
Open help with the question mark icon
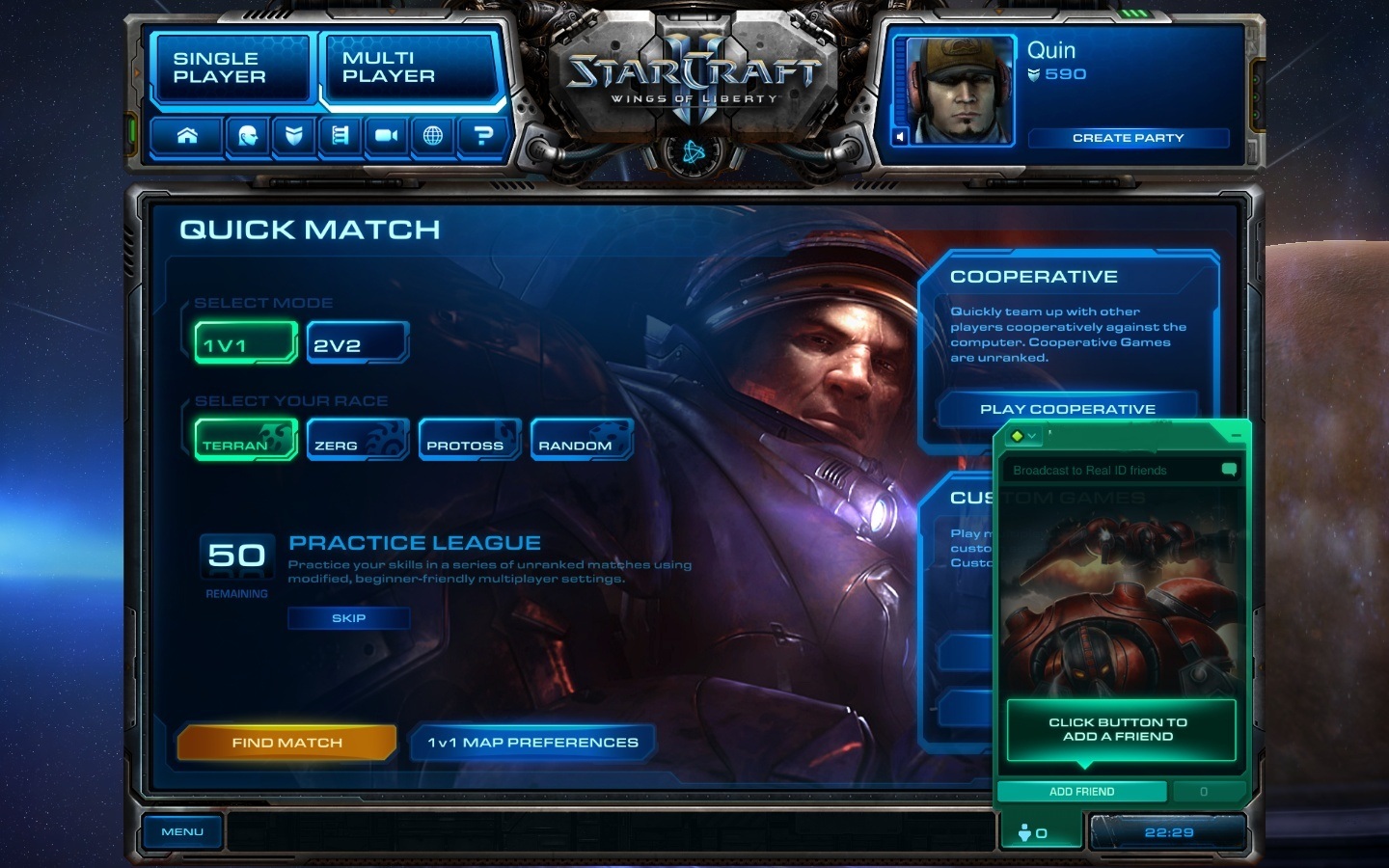pos(482,136)
